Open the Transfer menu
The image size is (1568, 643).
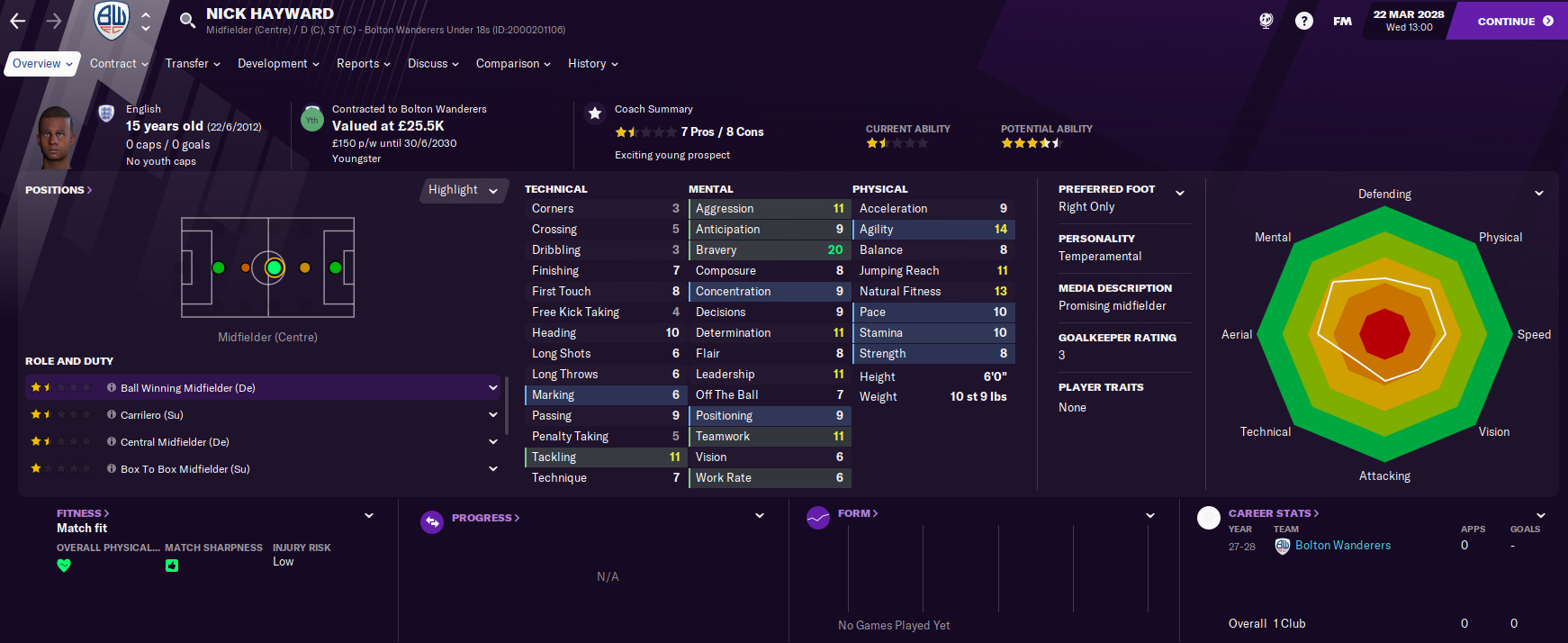click(x=193, y=64)
